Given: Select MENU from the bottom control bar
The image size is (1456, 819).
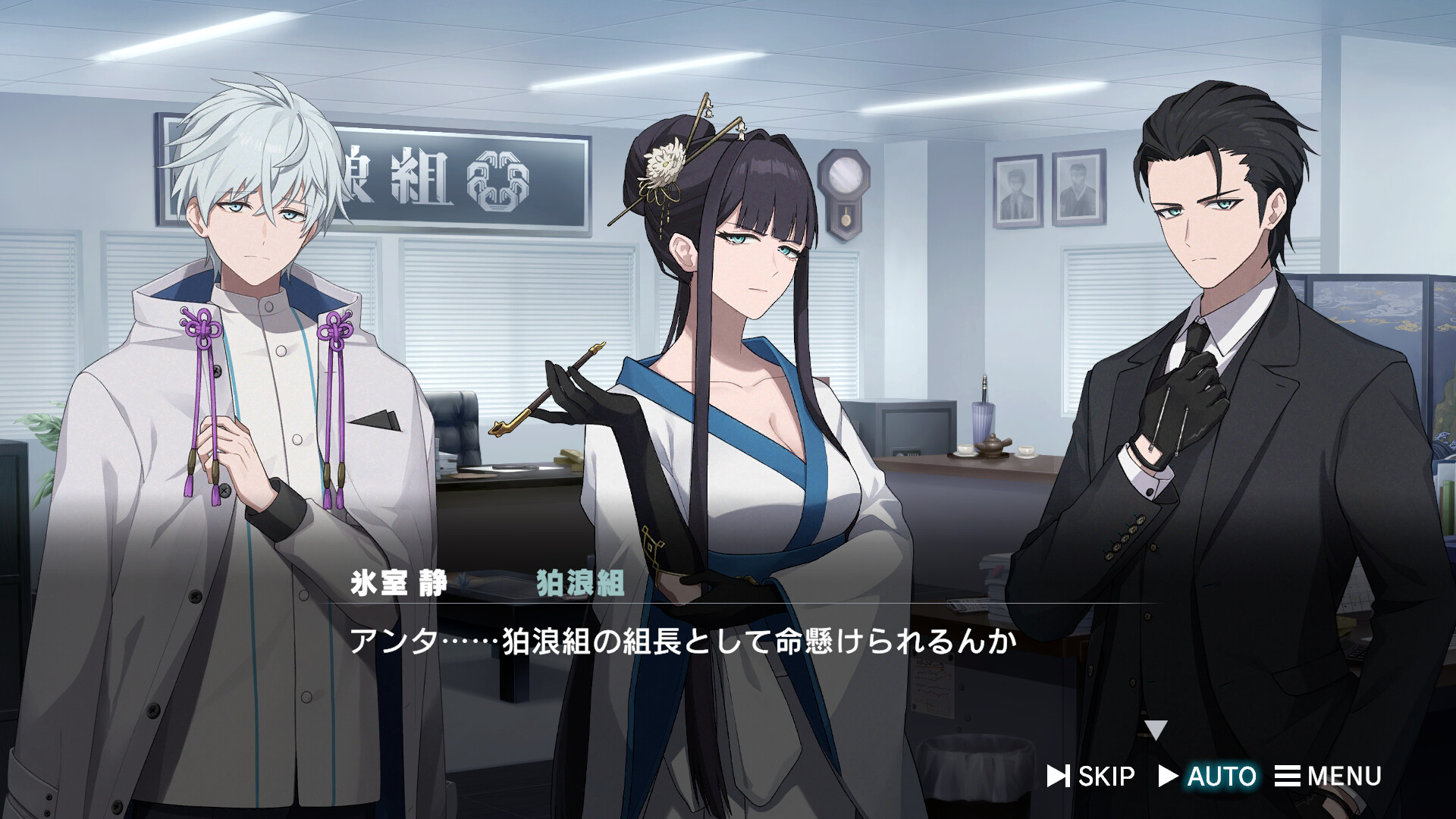Looking at the screenshot, I should (1342, 776).
